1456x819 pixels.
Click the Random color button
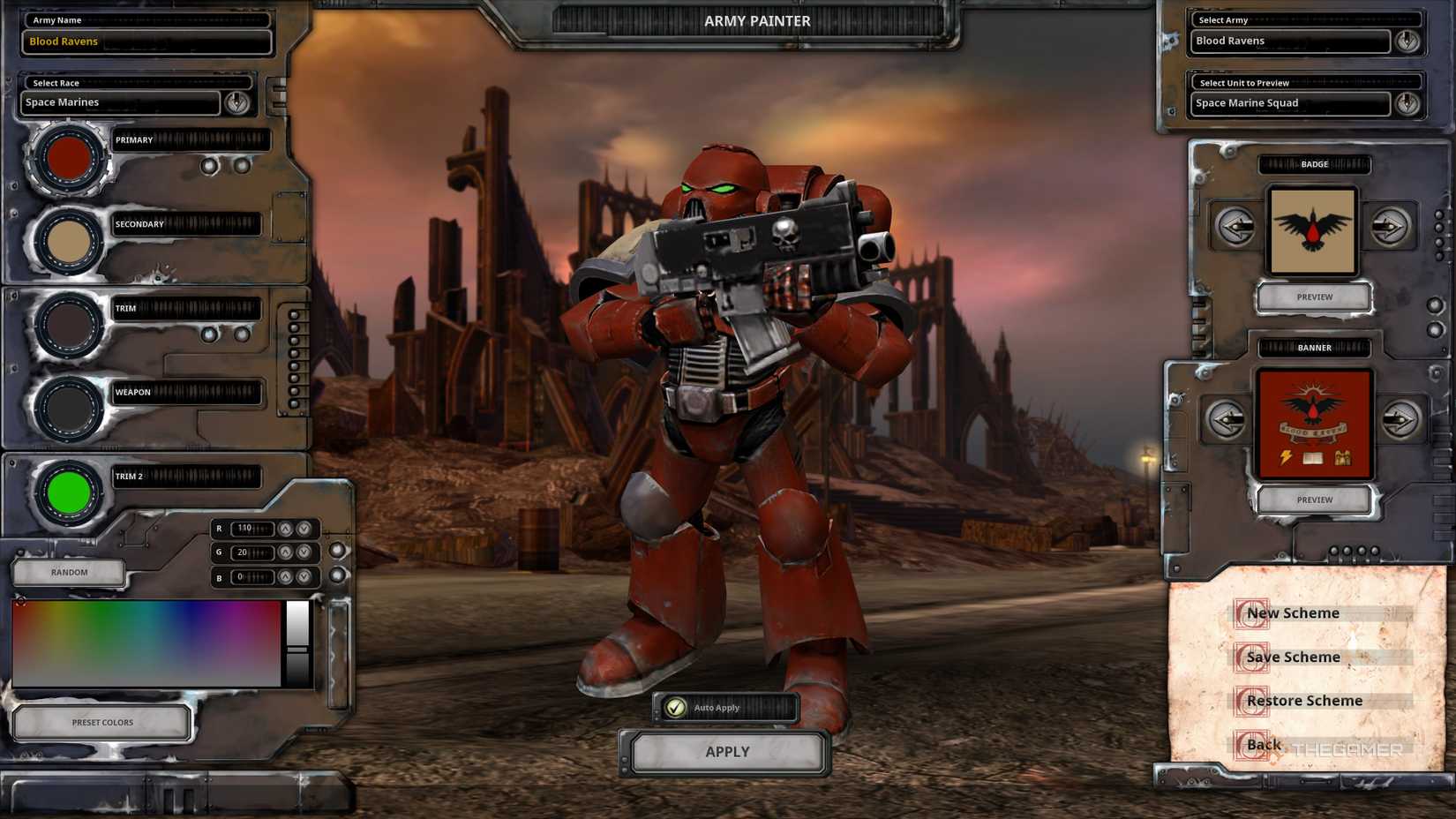click(x=68, y=572)
